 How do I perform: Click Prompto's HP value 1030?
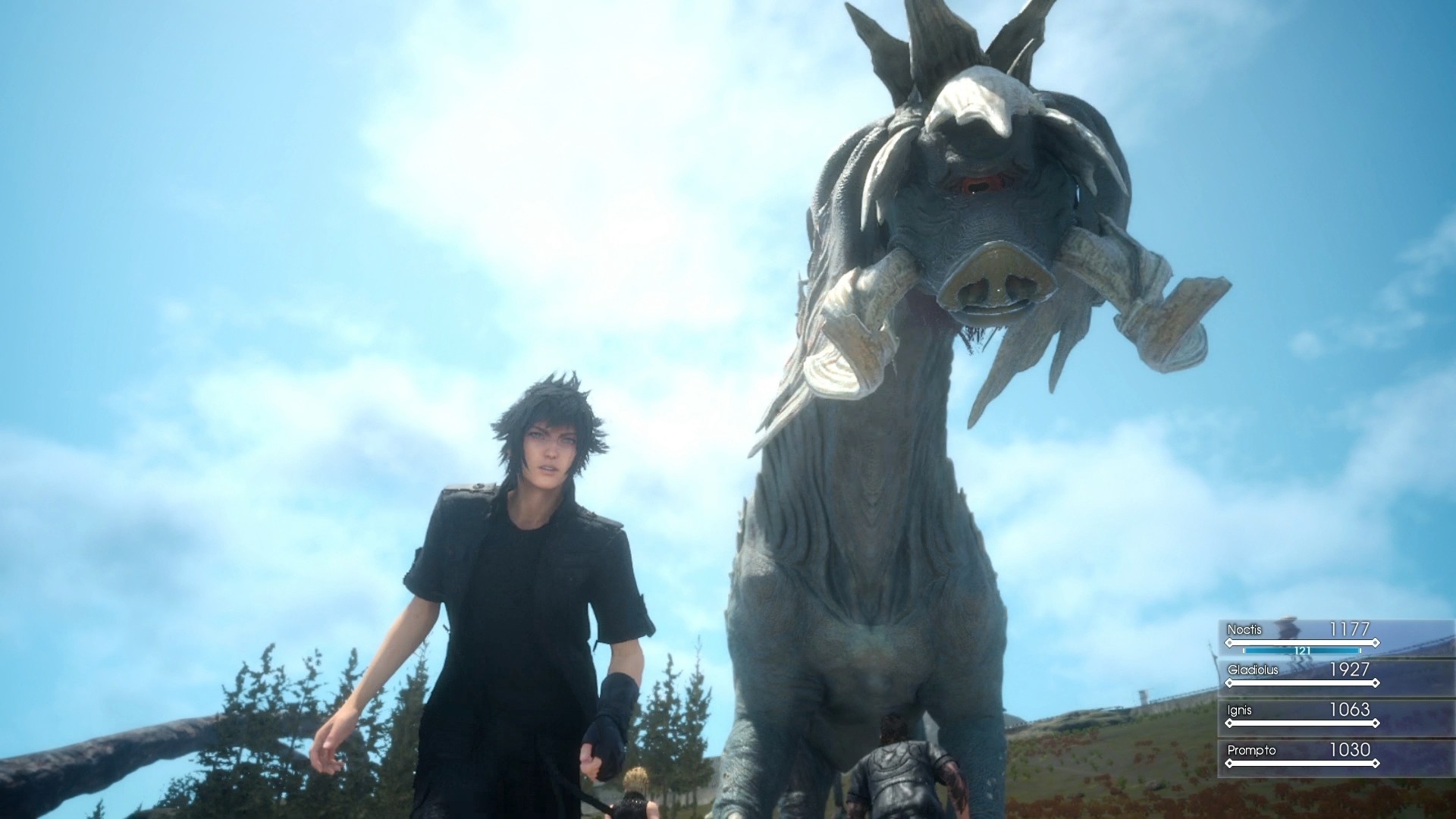1350,749
